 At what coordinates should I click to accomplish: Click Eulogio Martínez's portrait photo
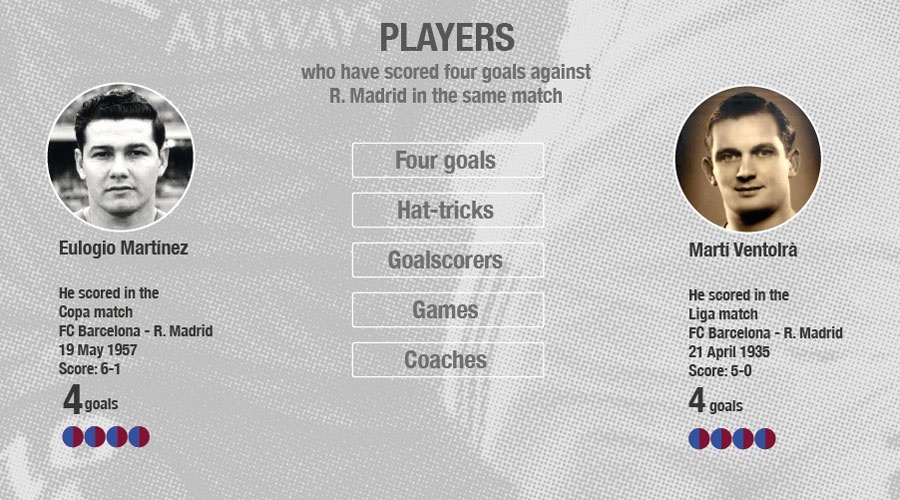120,157
